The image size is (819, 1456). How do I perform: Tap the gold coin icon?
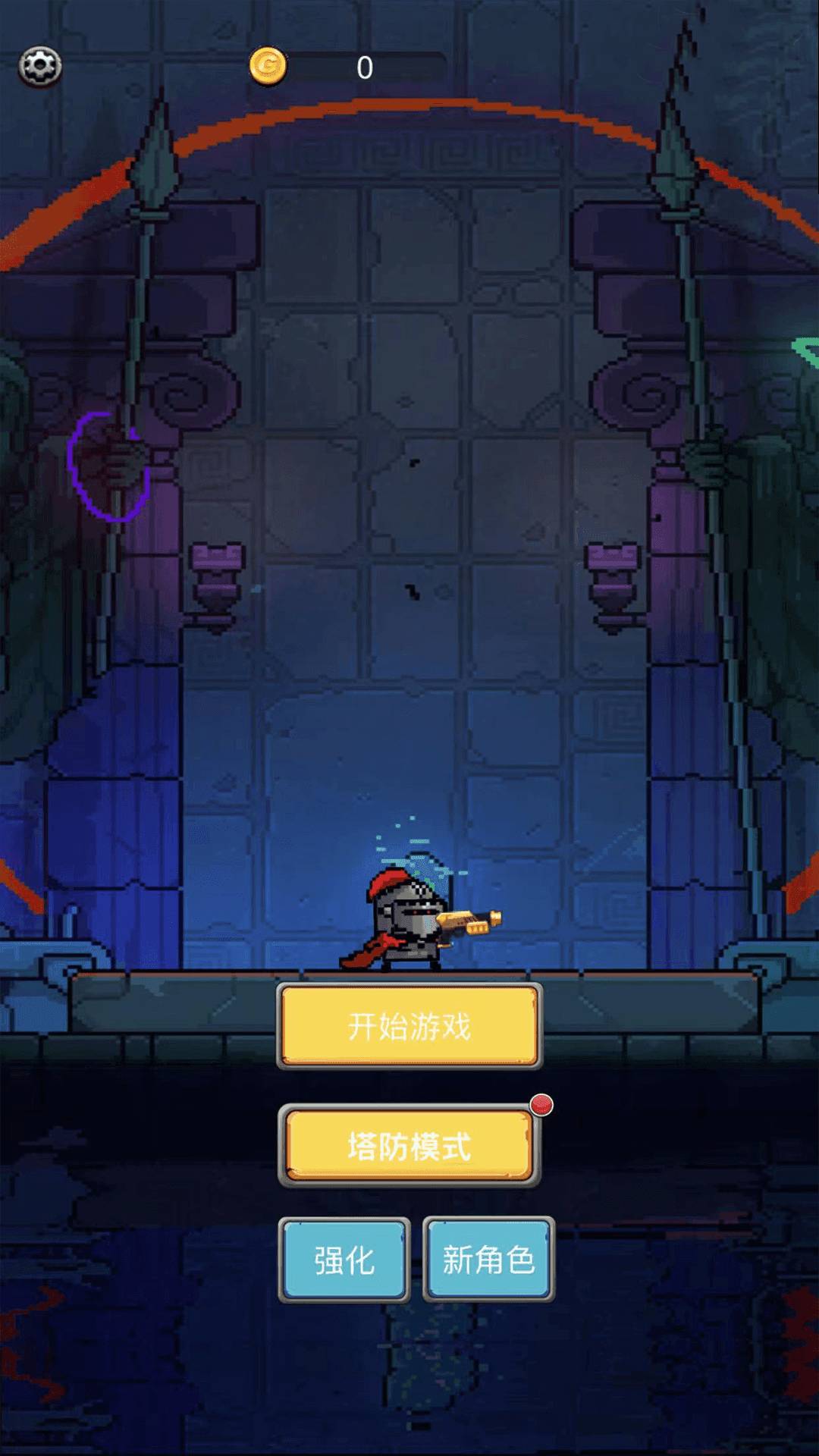tap(268, 67)
